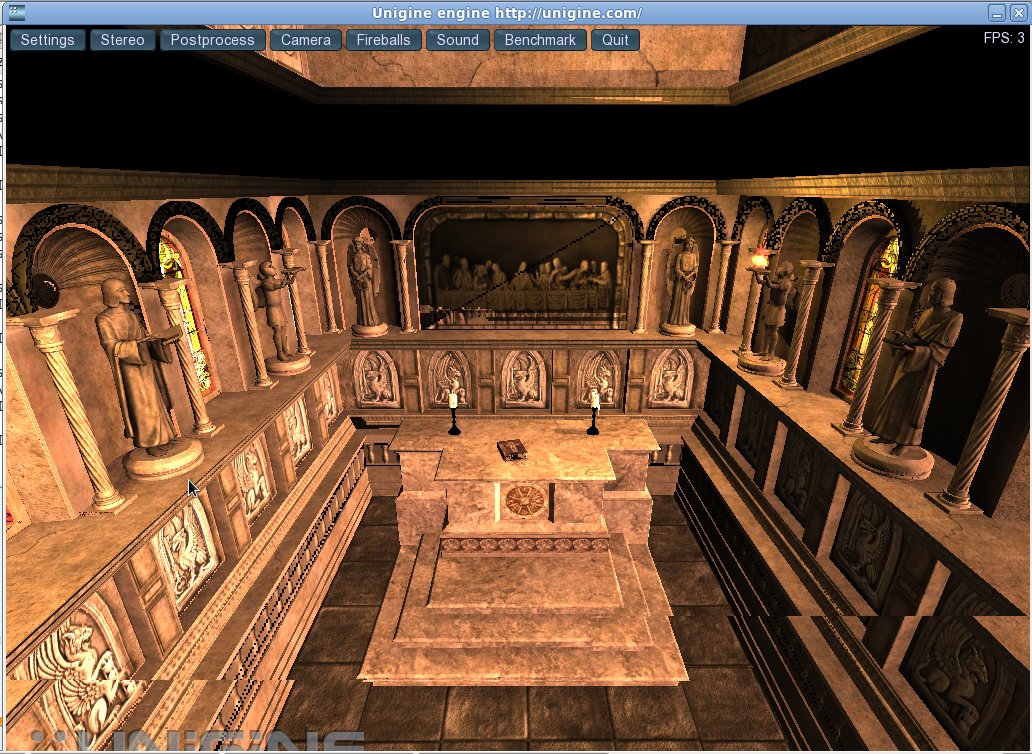Screen dimensions: 1032x754
Task: Open the Postprocess options
Action: (213, 40)
